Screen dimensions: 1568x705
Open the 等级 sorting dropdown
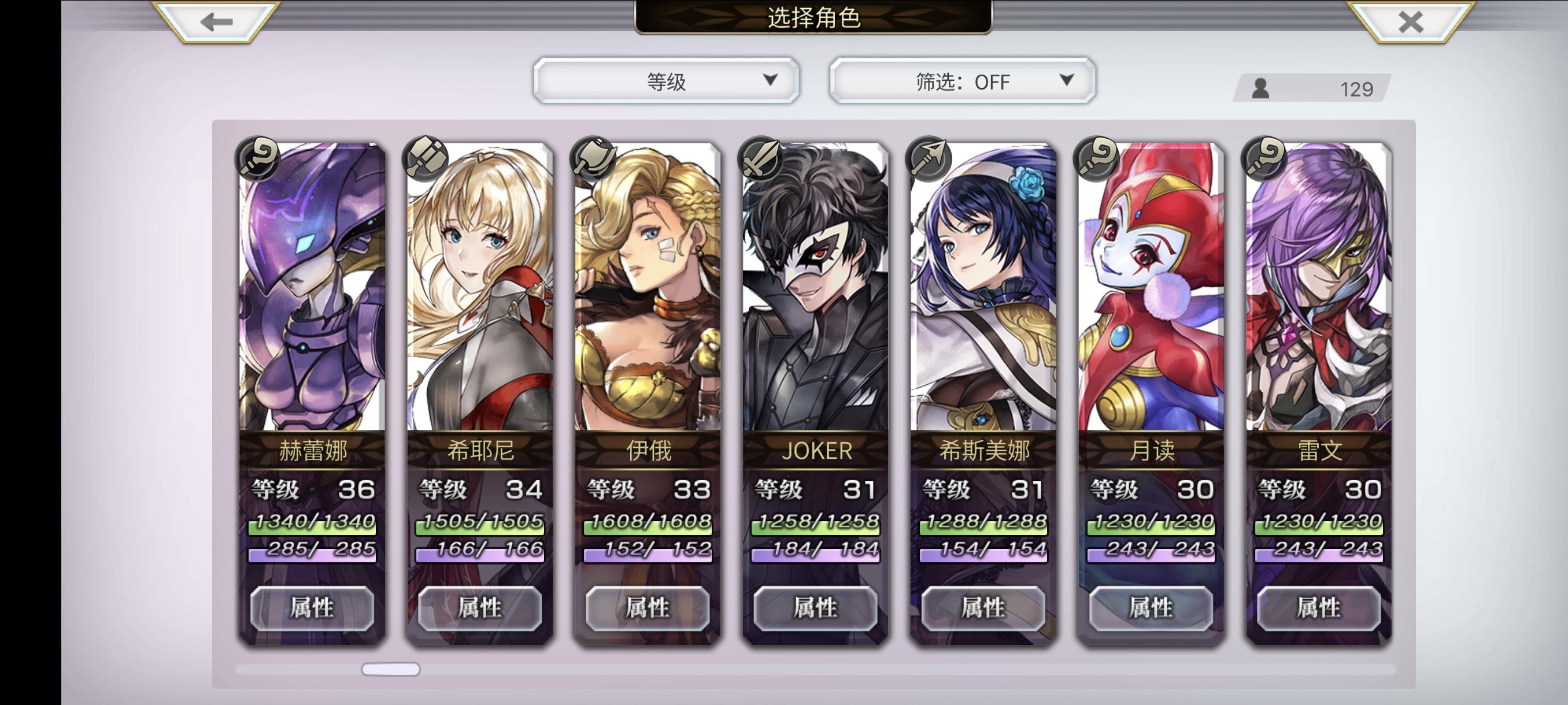pyautogui.click(x=665, y=80)
